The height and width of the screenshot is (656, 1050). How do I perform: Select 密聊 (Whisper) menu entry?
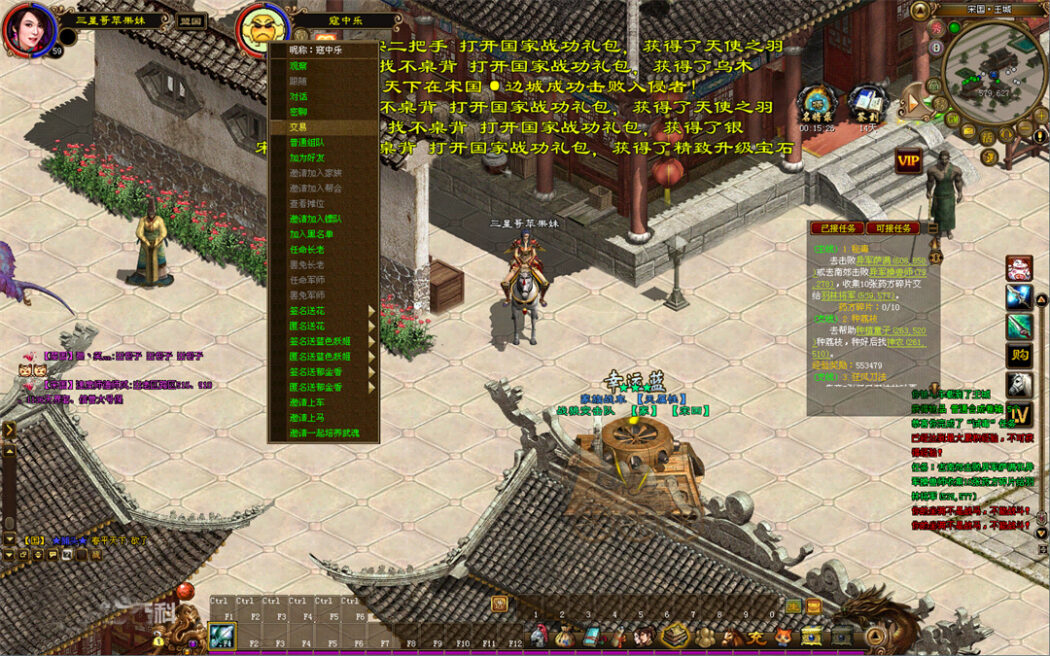tap(300, 112)
